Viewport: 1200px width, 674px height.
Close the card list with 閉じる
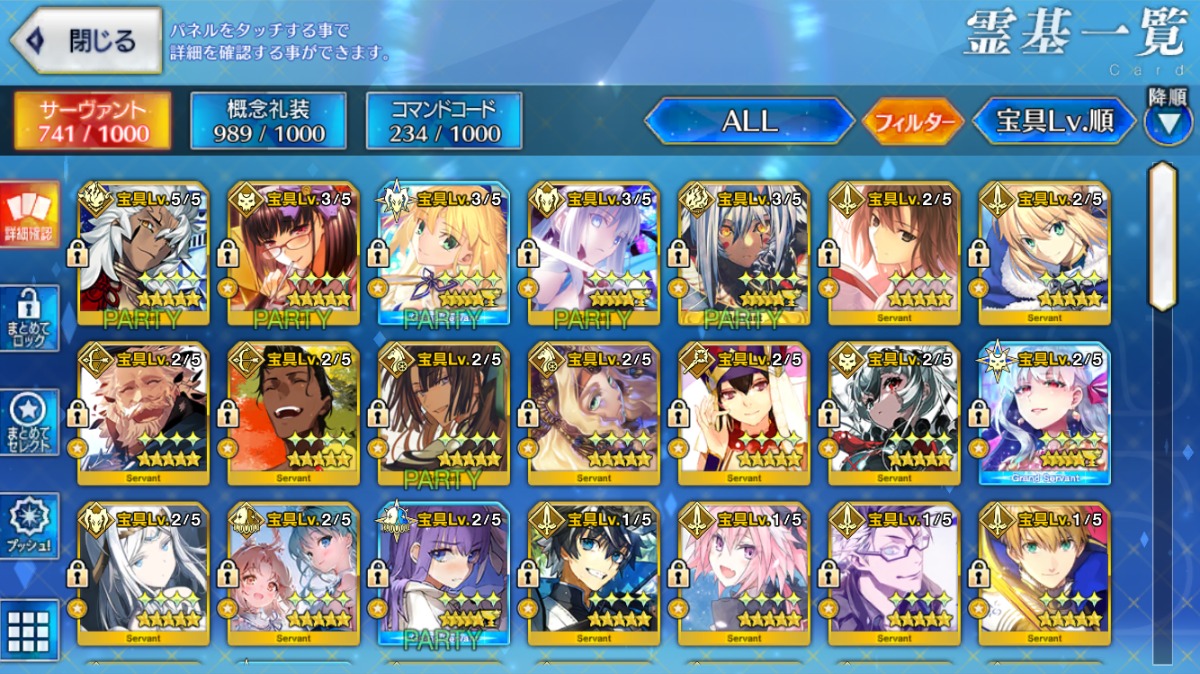(86, 41)
